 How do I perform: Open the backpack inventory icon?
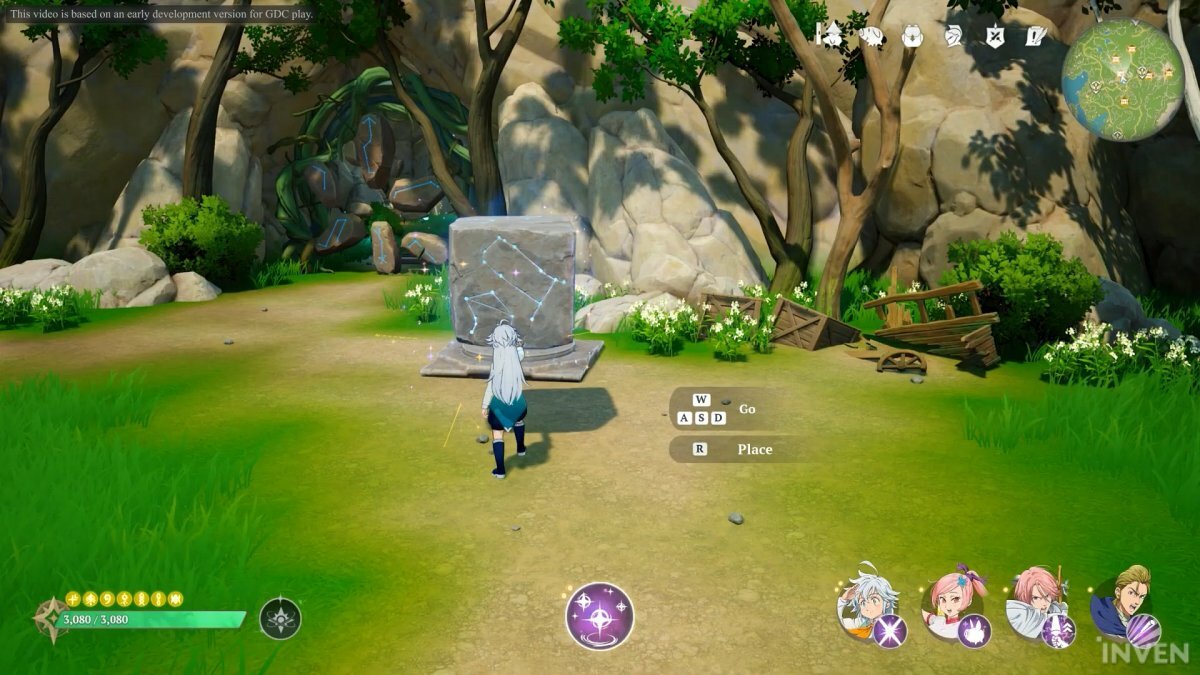click(911, 36)
